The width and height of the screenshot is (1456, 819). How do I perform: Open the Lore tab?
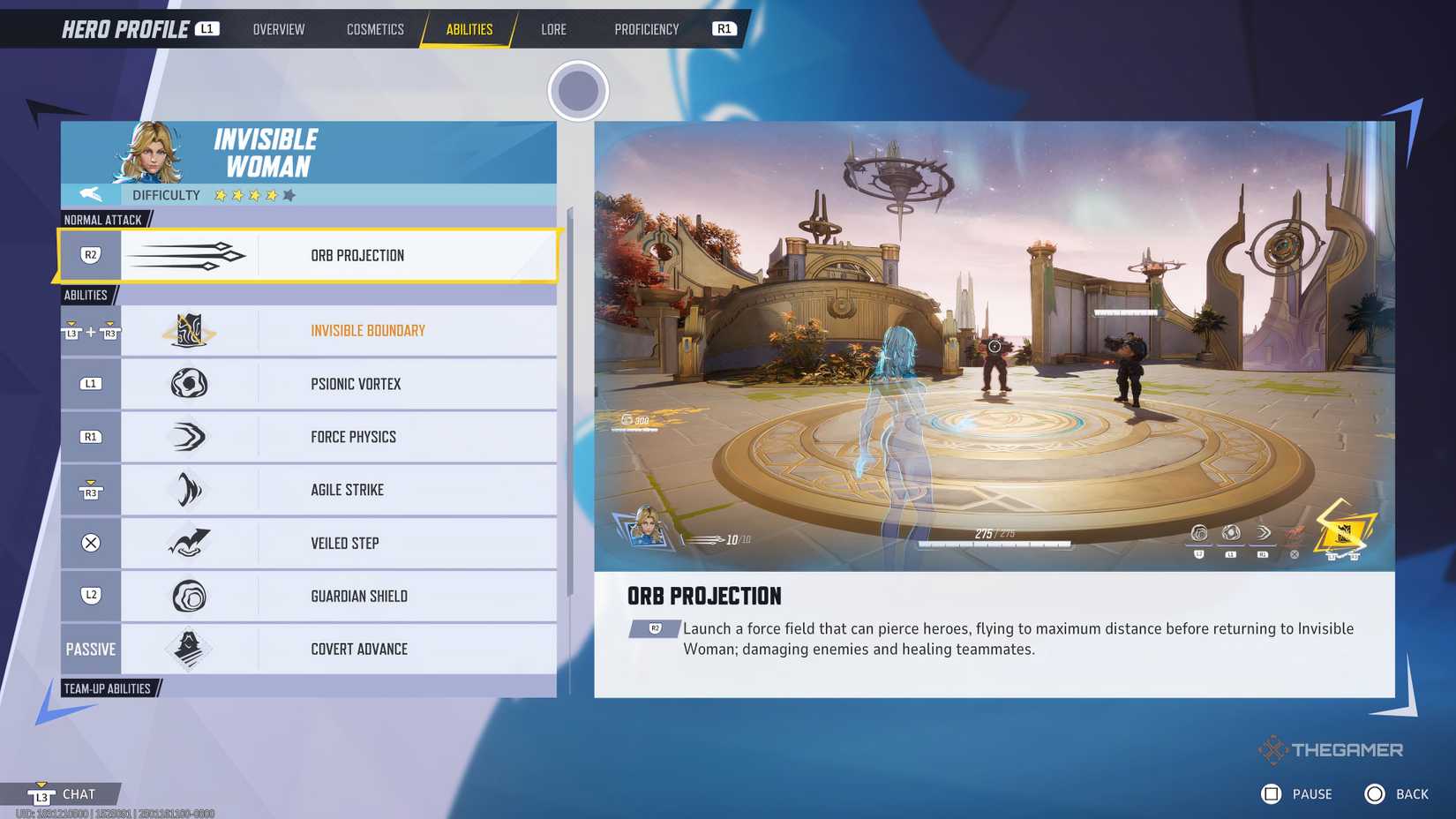553,28
